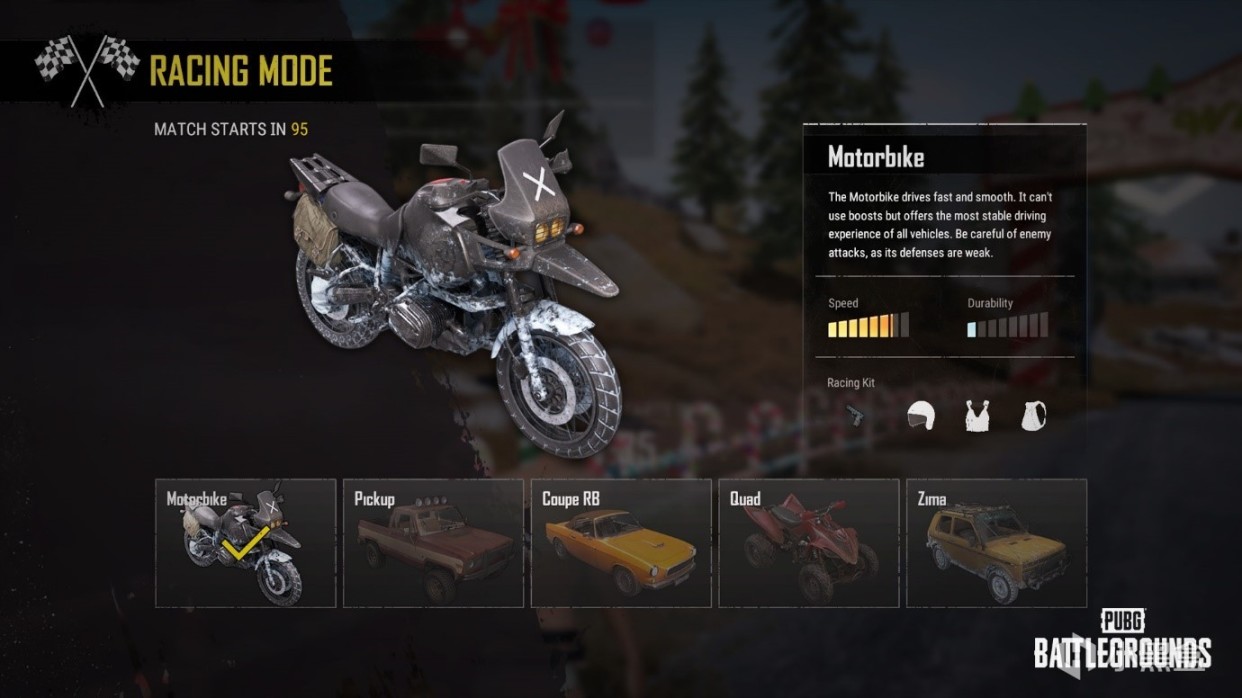Click the vest icon in Racing Kit
The width and height of the screenshot is (1242, 698).
click(x=977, y=415)
